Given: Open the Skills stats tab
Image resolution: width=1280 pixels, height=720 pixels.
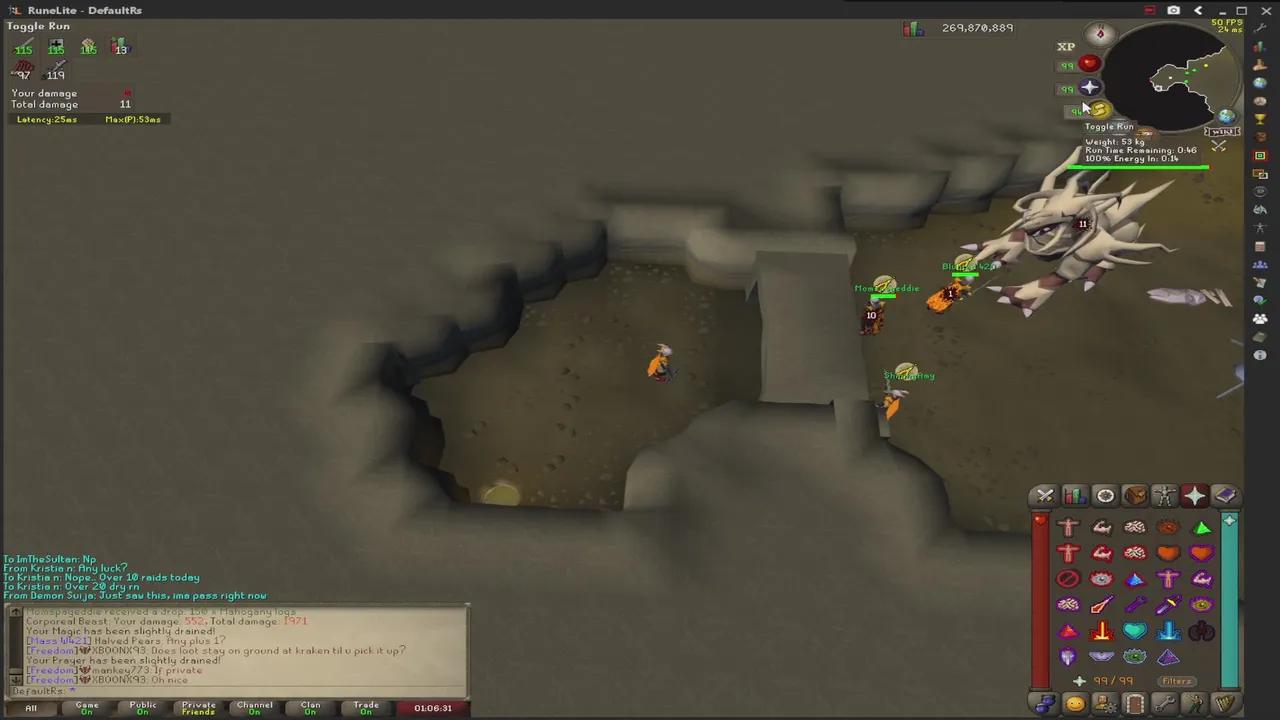Looking at the screenshot, I should click(x=1075, y=496).
